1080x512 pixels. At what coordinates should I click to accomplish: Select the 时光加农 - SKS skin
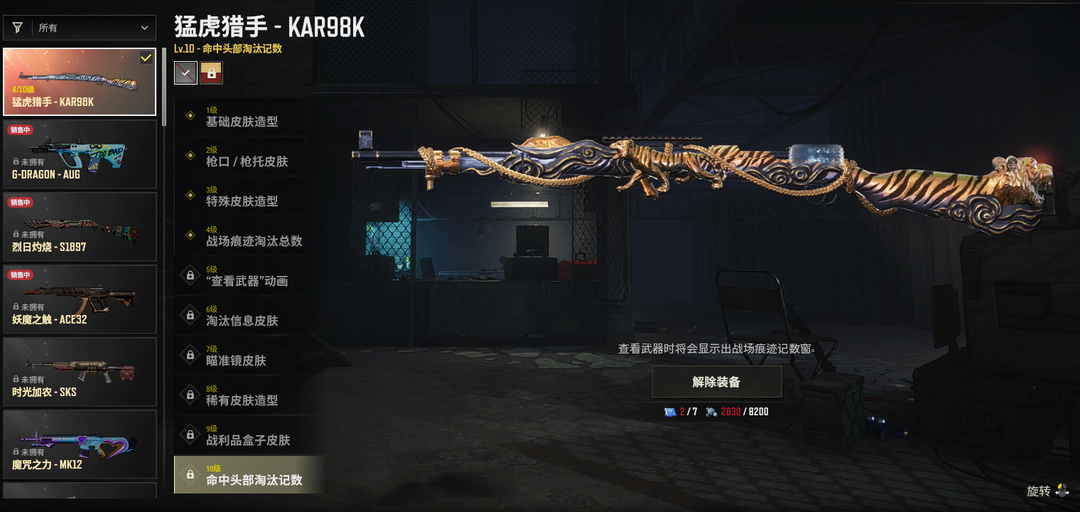click(80, 371)
